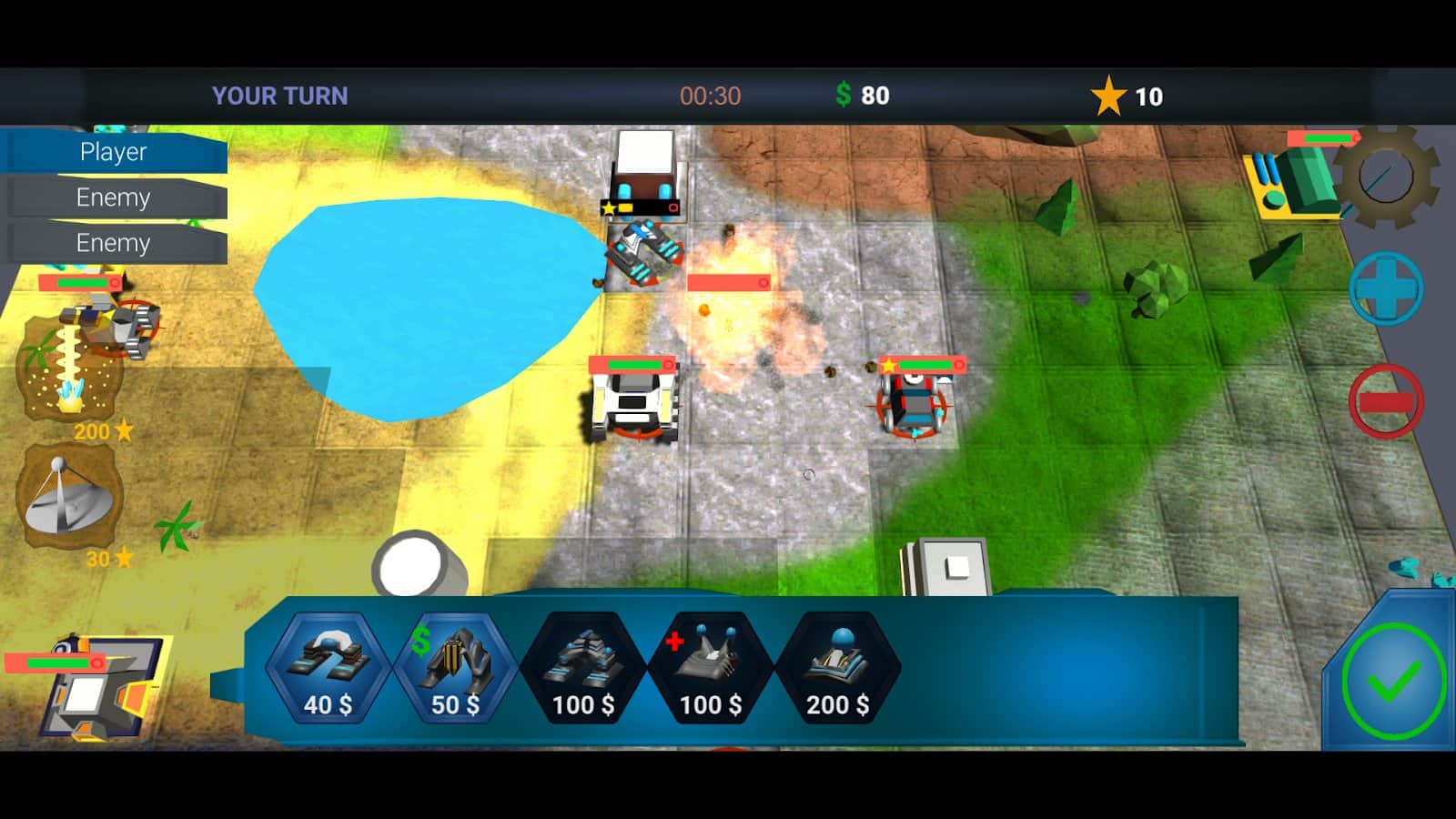This screenshot has width=1456, height=819.
Task: Activate the 200-star drill ability
Action: tap(69, 369)
